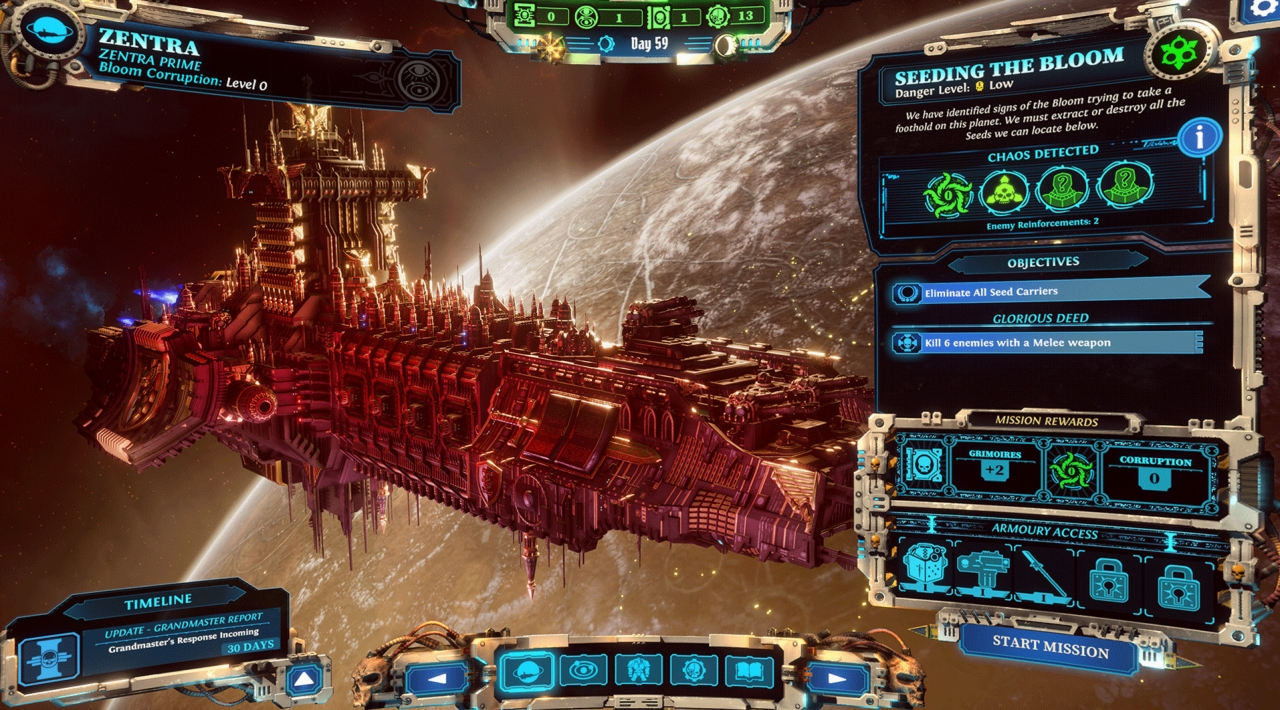Screen dimensions: 1280x710
Task: Go to next screen with right arrow
Action: (x=838, y=678)
